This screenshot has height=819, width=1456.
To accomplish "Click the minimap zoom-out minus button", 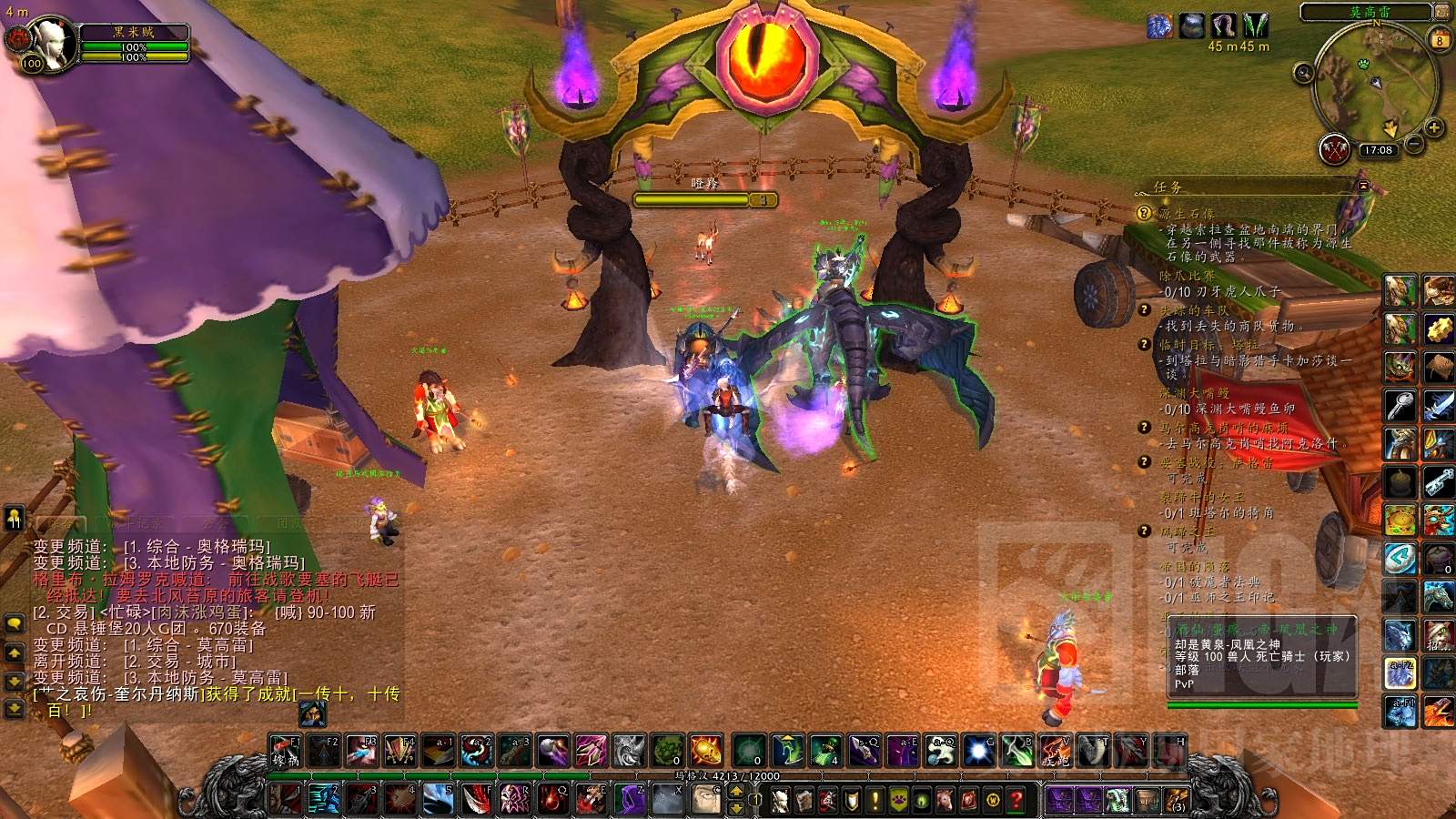I will tap(1414, 143).
